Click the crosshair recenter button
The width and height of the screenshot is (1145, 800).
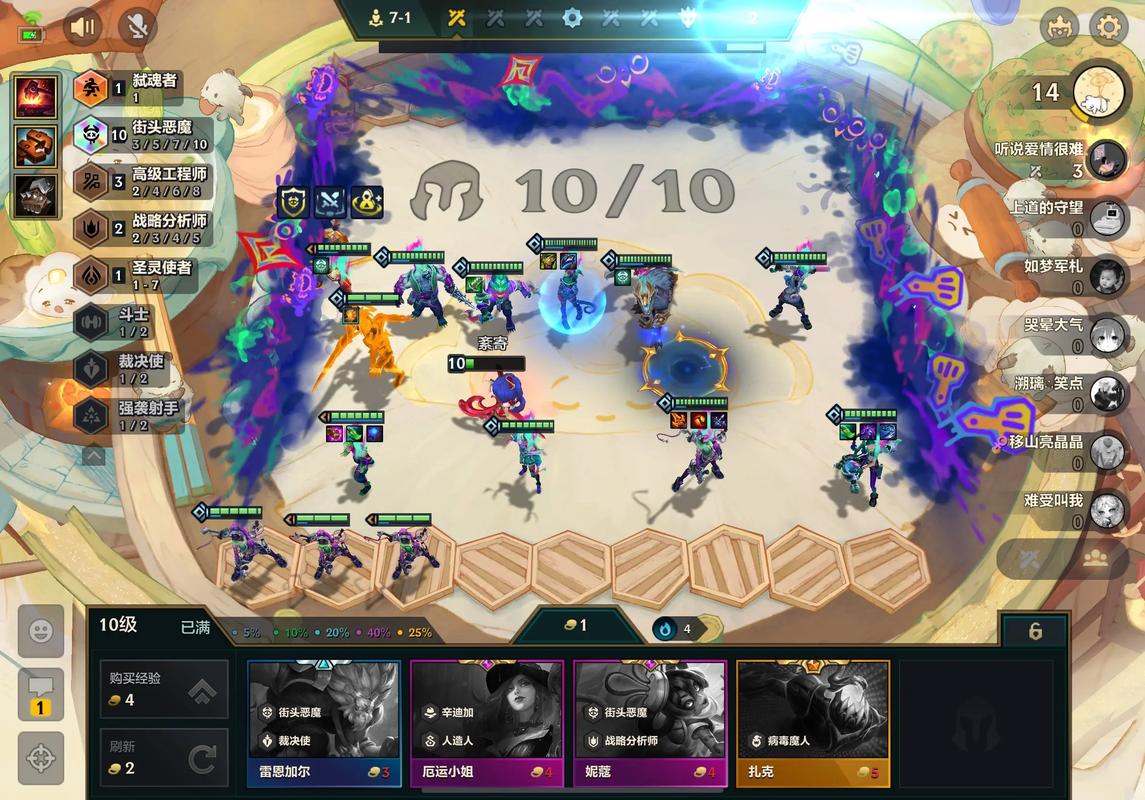click(x=41, y=758)
